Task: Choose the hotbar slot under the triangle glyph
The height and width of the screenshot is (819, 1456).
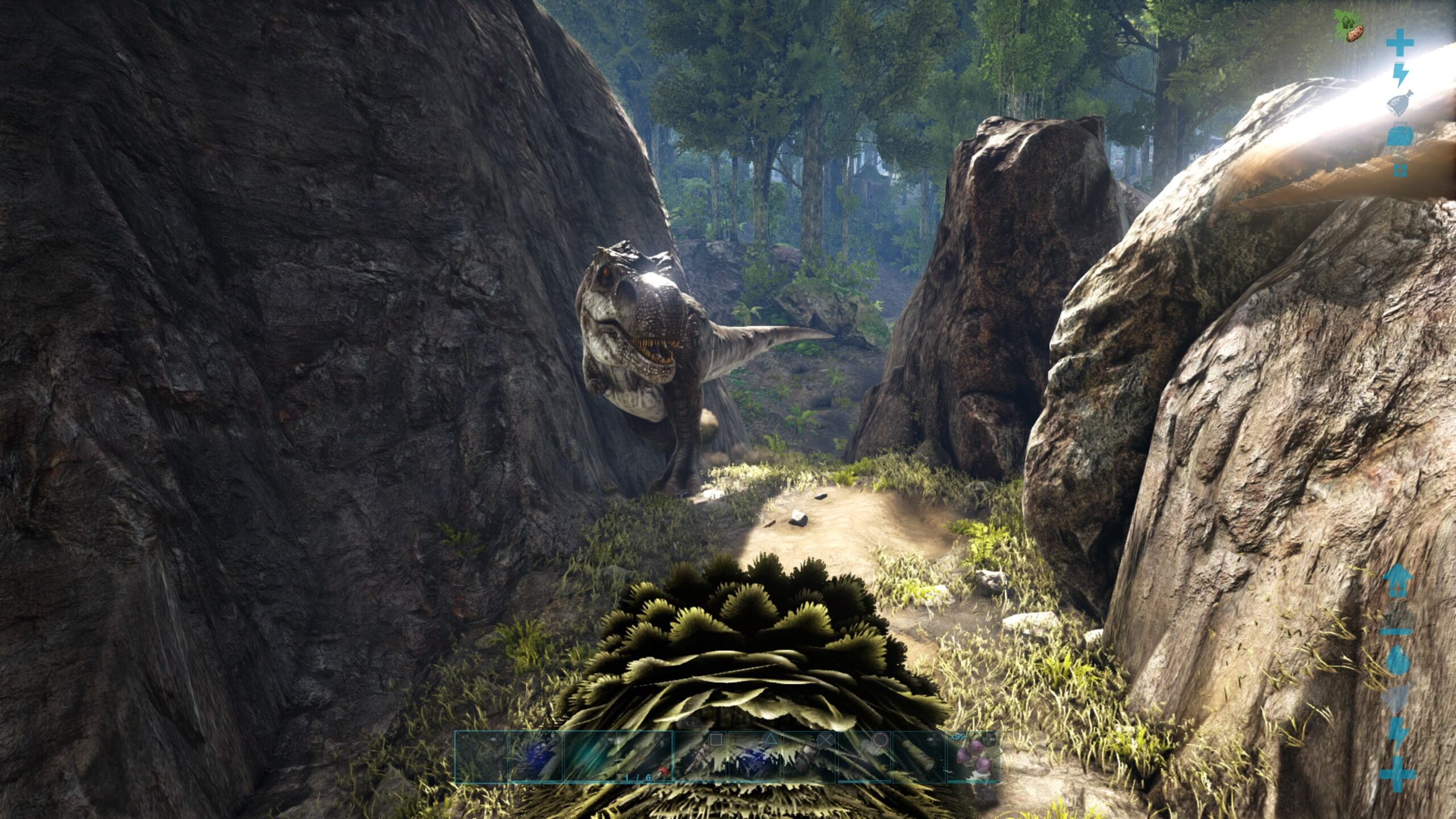Action: coord(755,758)
